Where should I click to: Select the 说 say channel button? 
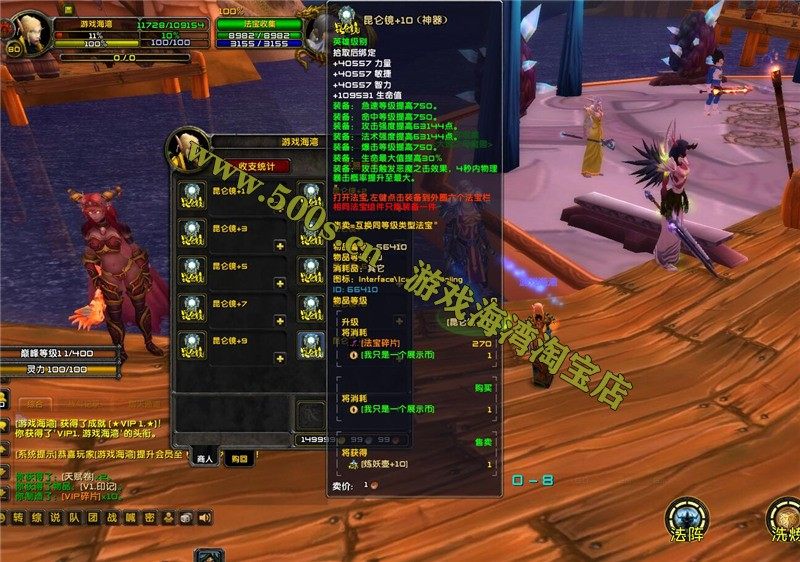click(x=56, y=517)
